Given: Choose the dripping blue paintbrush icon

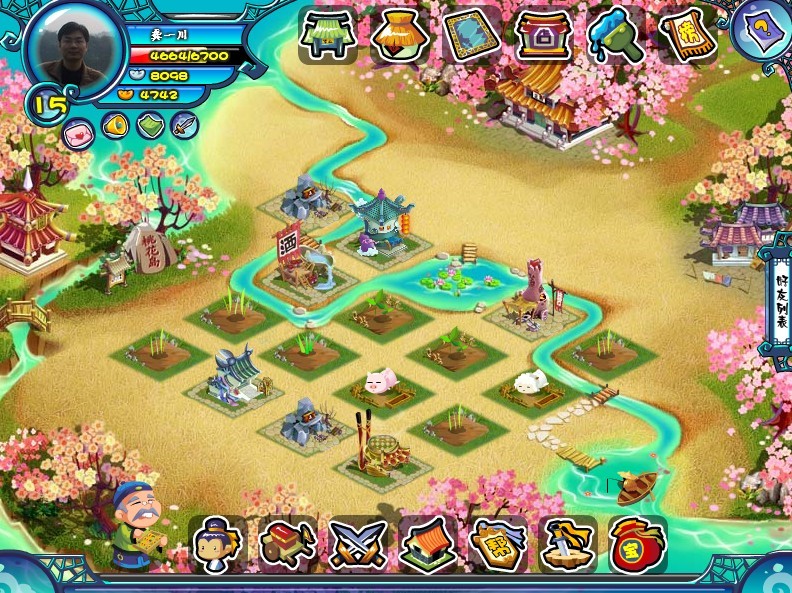Looking at the screenshot, I should click(x=615, y=36).
